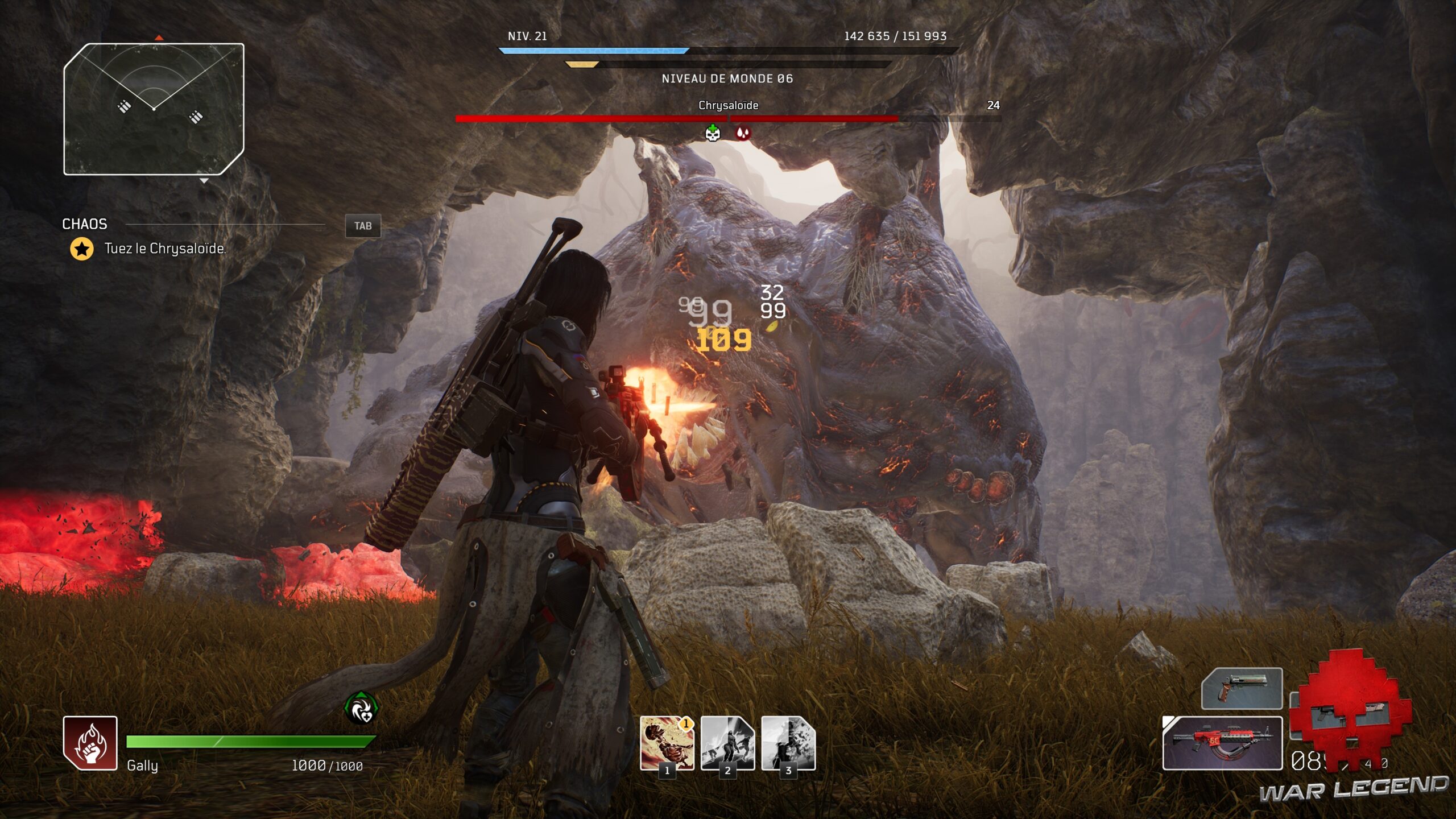Click the minimap radar panel
1456x819 pixels.
point(154,109)
